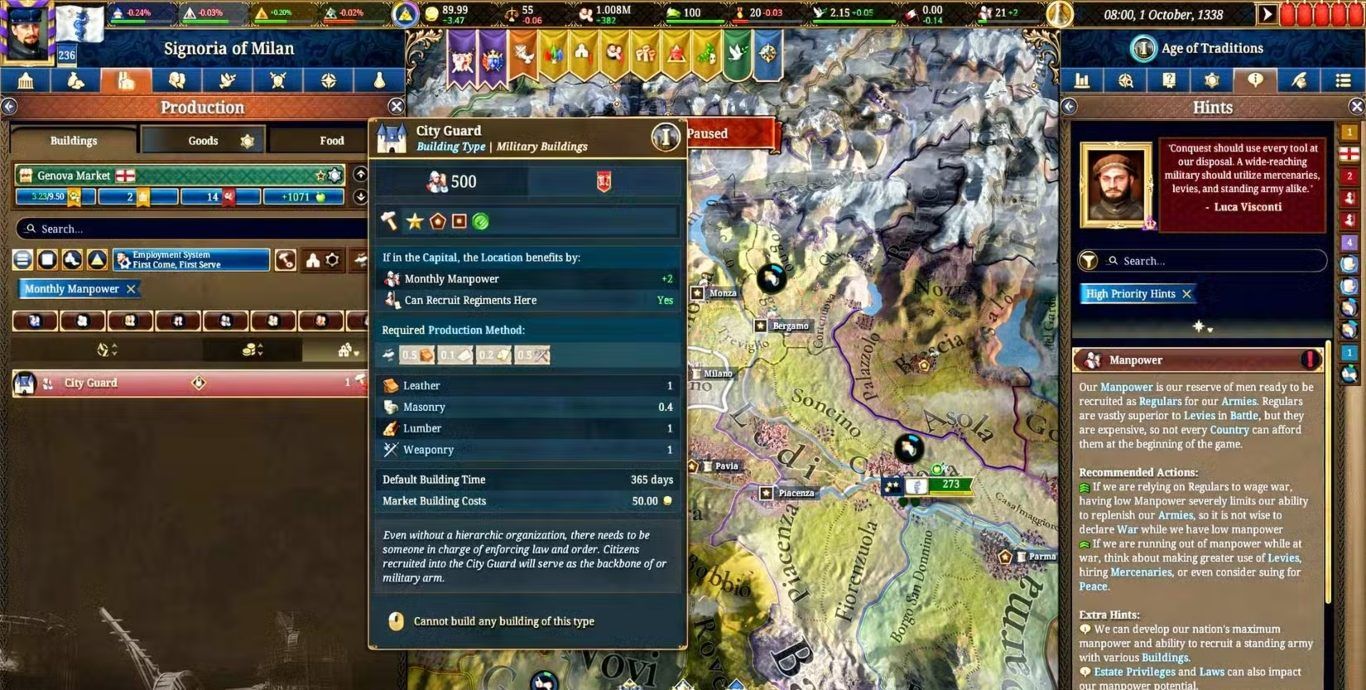The height and width of the screenshot is (690, 1366).
Task: Click the game speed play arrow
Action: tap(1268, 14)
